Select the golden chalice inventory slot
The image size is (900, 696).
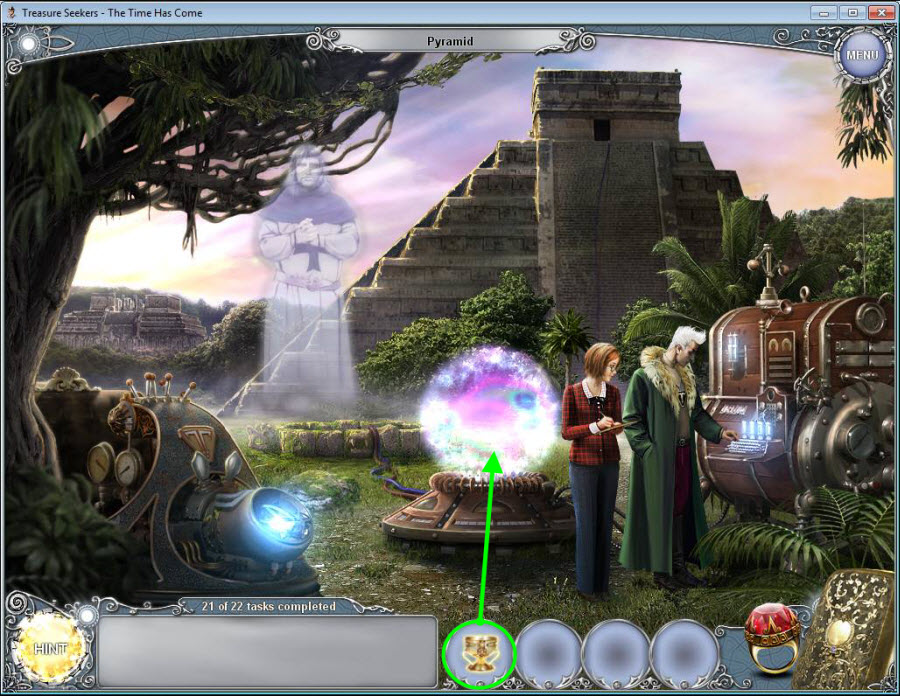[x=479, y=653]
